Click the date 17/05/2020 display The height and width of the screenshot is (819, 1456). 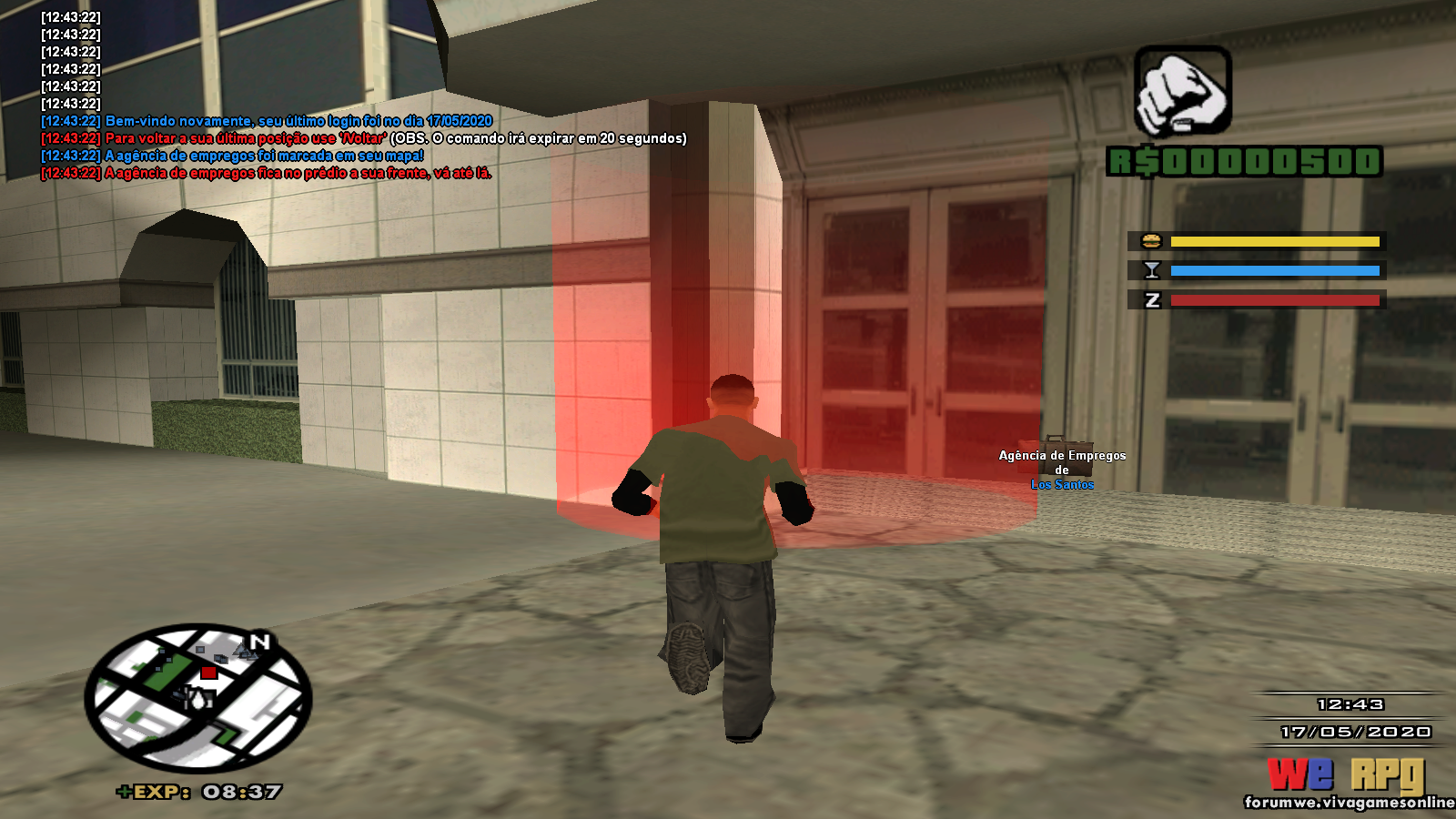[x=1356, y=729]
